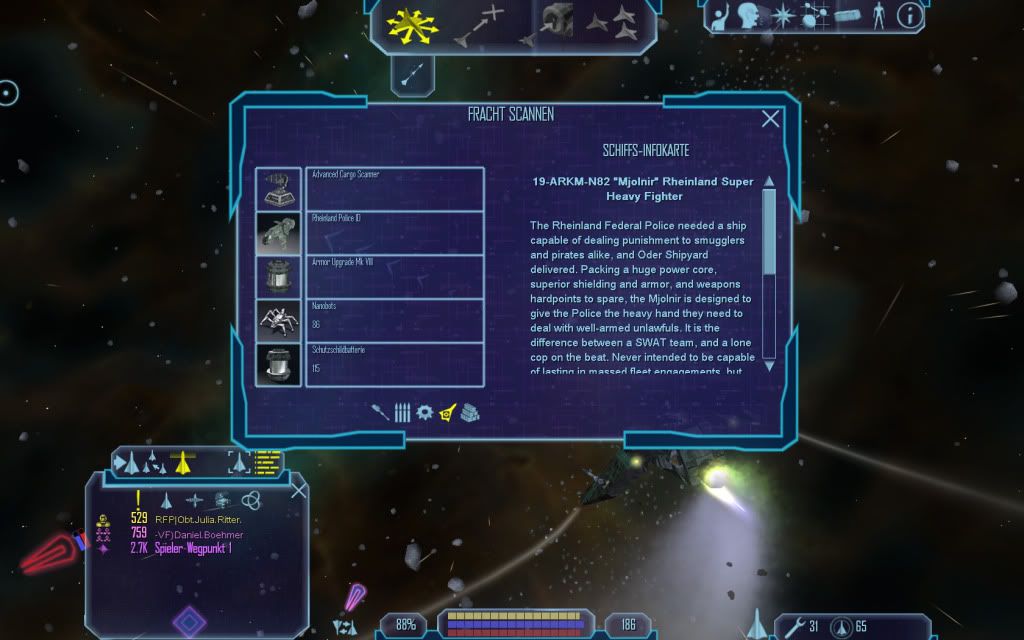Activate the join formation icon
The height and width of the screenshot is (640, 1024).
point(610,22)
